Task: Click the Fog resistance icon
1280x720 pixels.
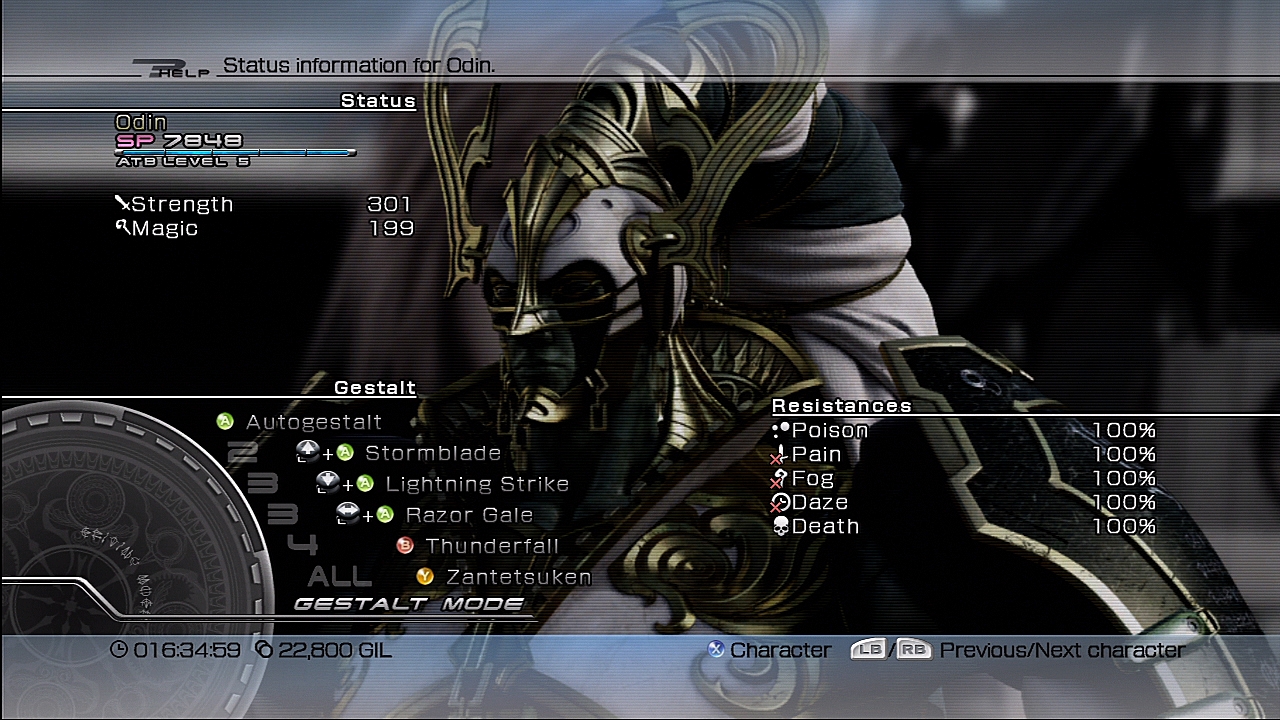Action: point(780,479)
